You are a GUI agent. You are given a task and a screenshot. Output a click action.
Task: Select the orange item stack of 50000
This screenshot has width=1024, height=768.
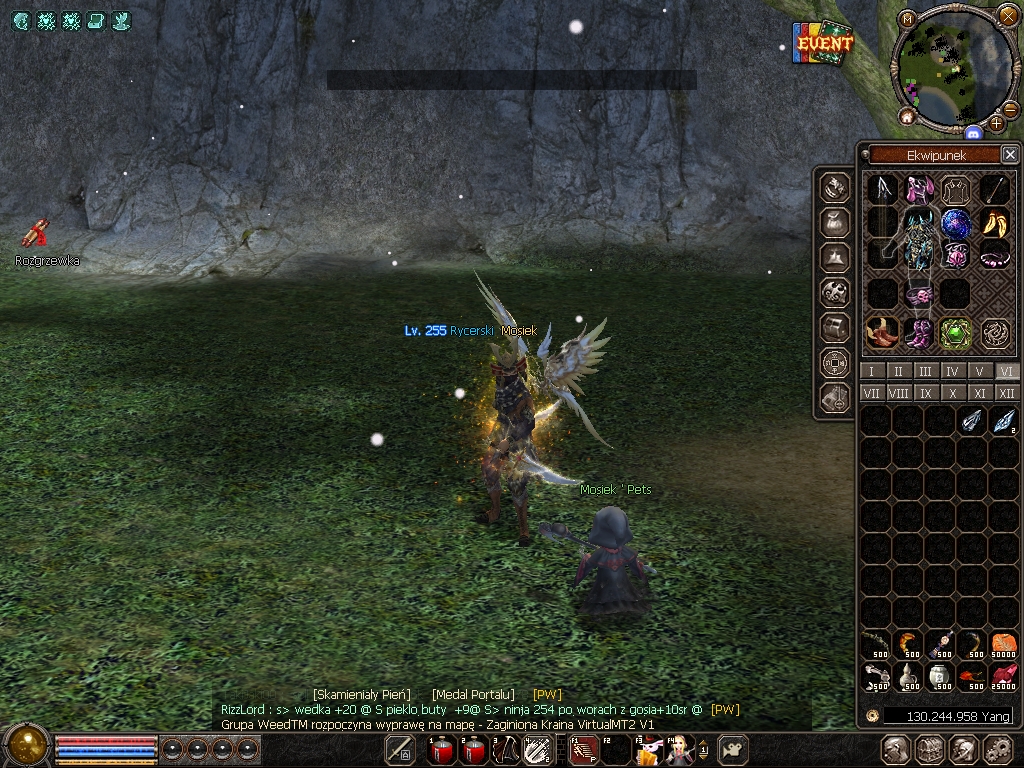coord(1003,645)
